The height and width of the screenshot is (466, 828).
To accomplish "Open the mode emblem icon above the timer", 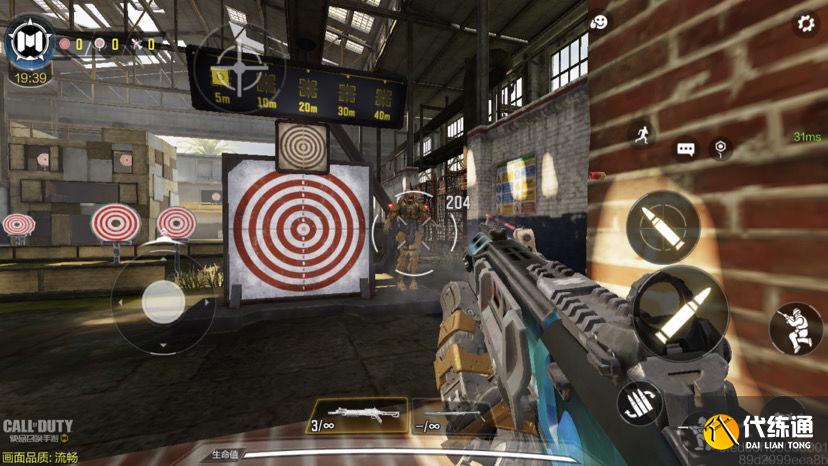I will [30, 42].
